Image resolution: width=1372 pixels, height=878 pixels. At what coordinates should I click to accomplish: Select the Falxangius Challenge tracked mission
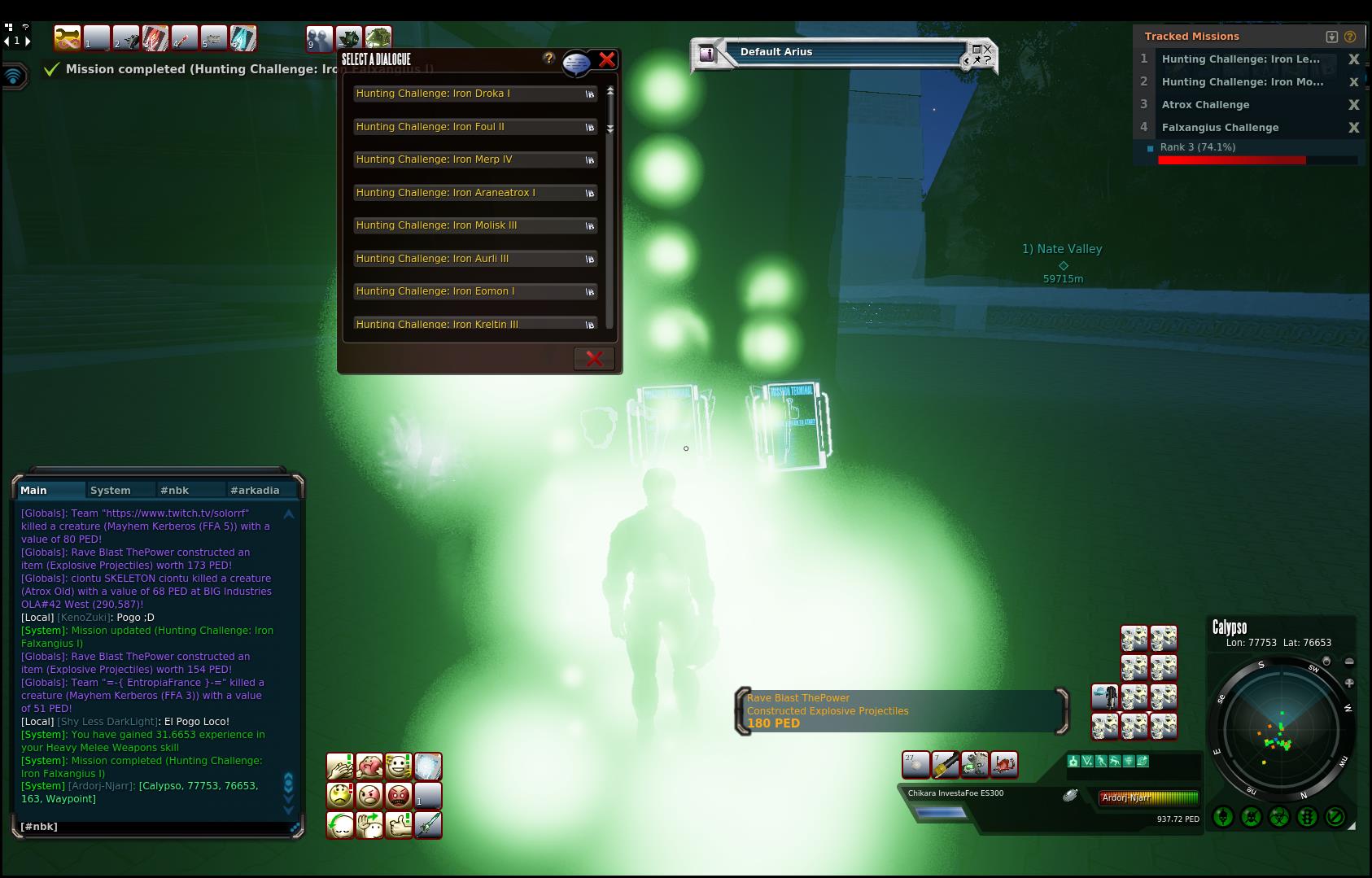(x=1220, y=128)
